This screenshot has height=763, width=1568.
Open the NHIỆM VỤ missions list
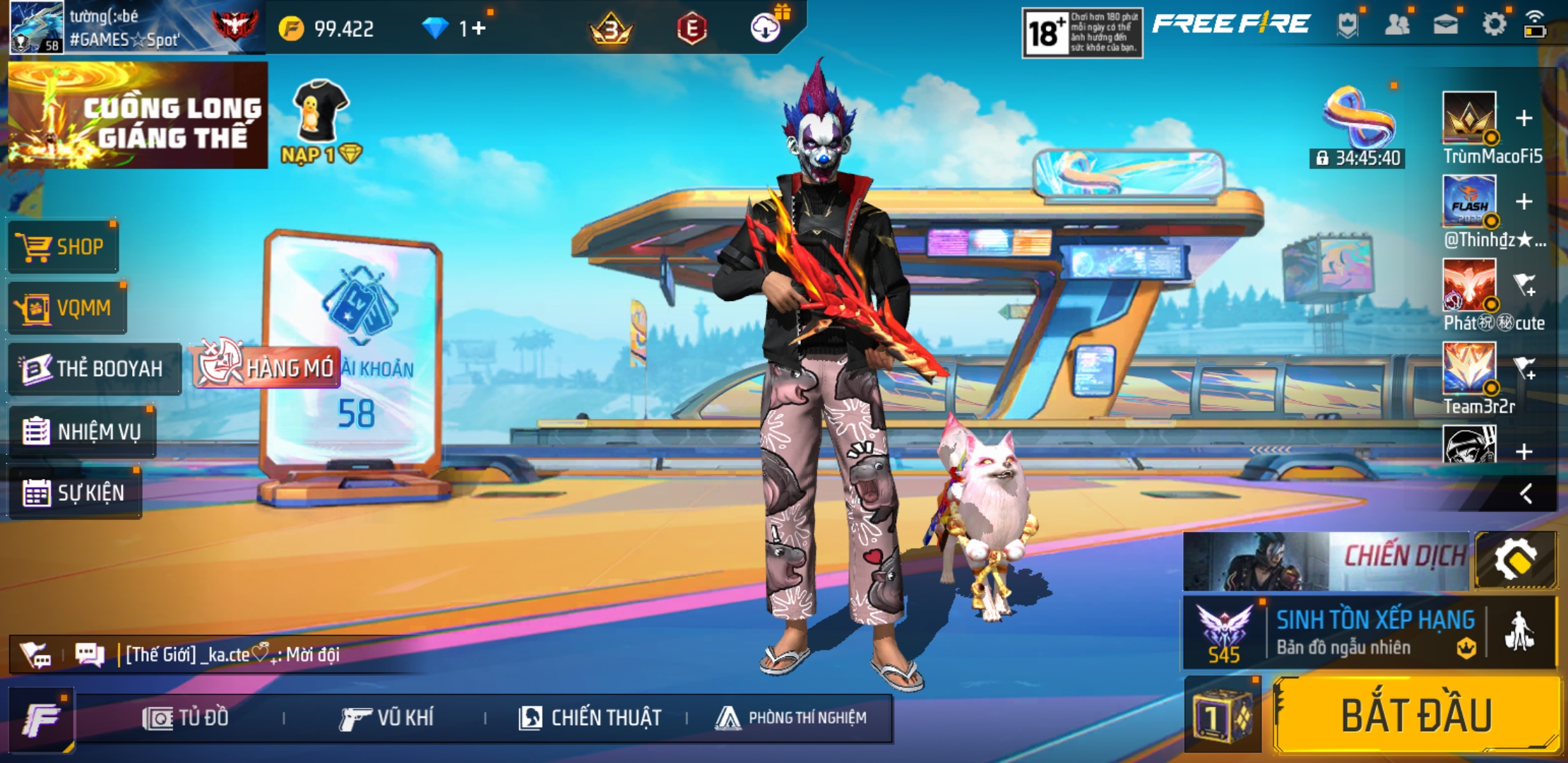tap(81, 431)
